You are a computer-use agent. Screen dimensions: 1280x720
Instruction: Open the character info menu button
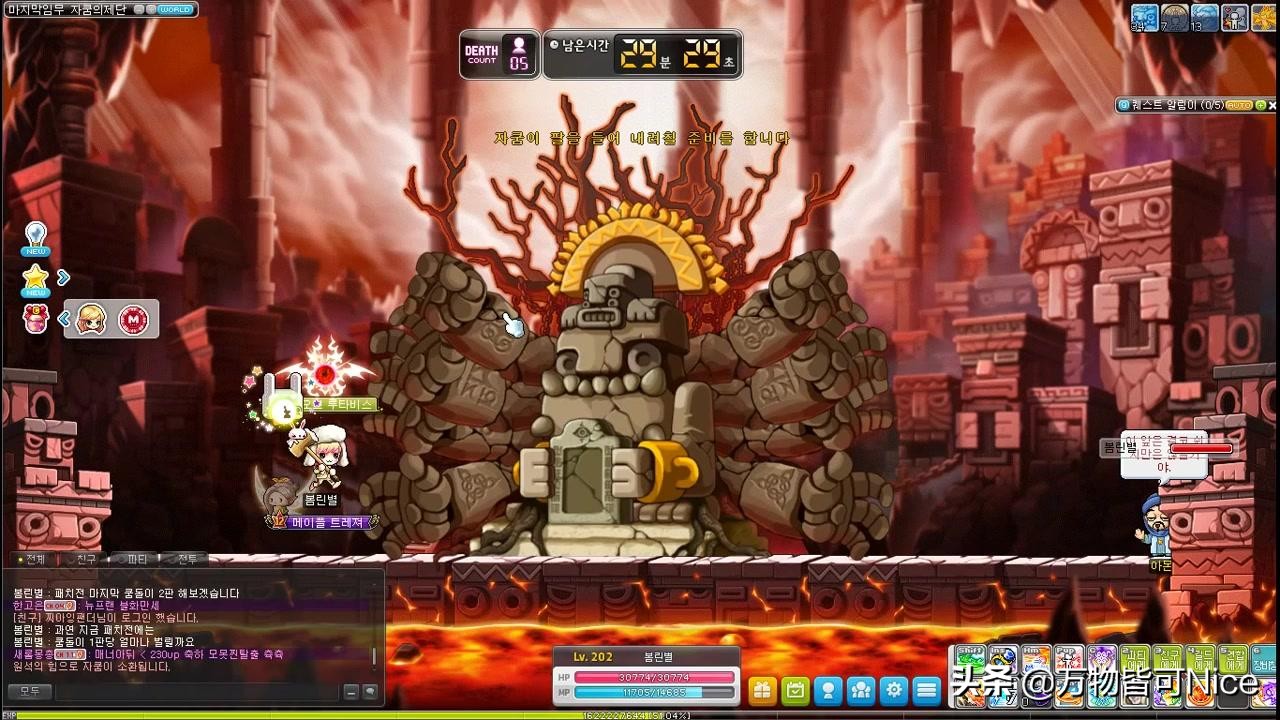pos(828,689)
